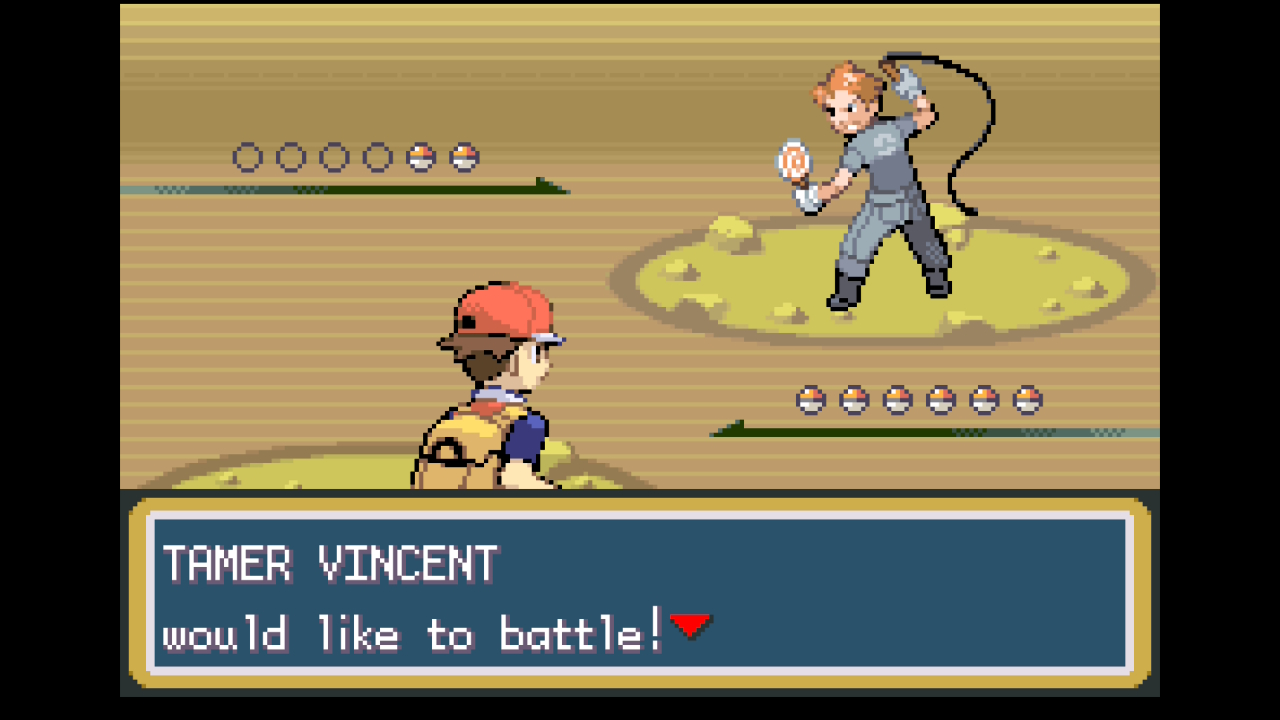Toggle the last empty ball slot in Vincent's party bar

[378, 157]
